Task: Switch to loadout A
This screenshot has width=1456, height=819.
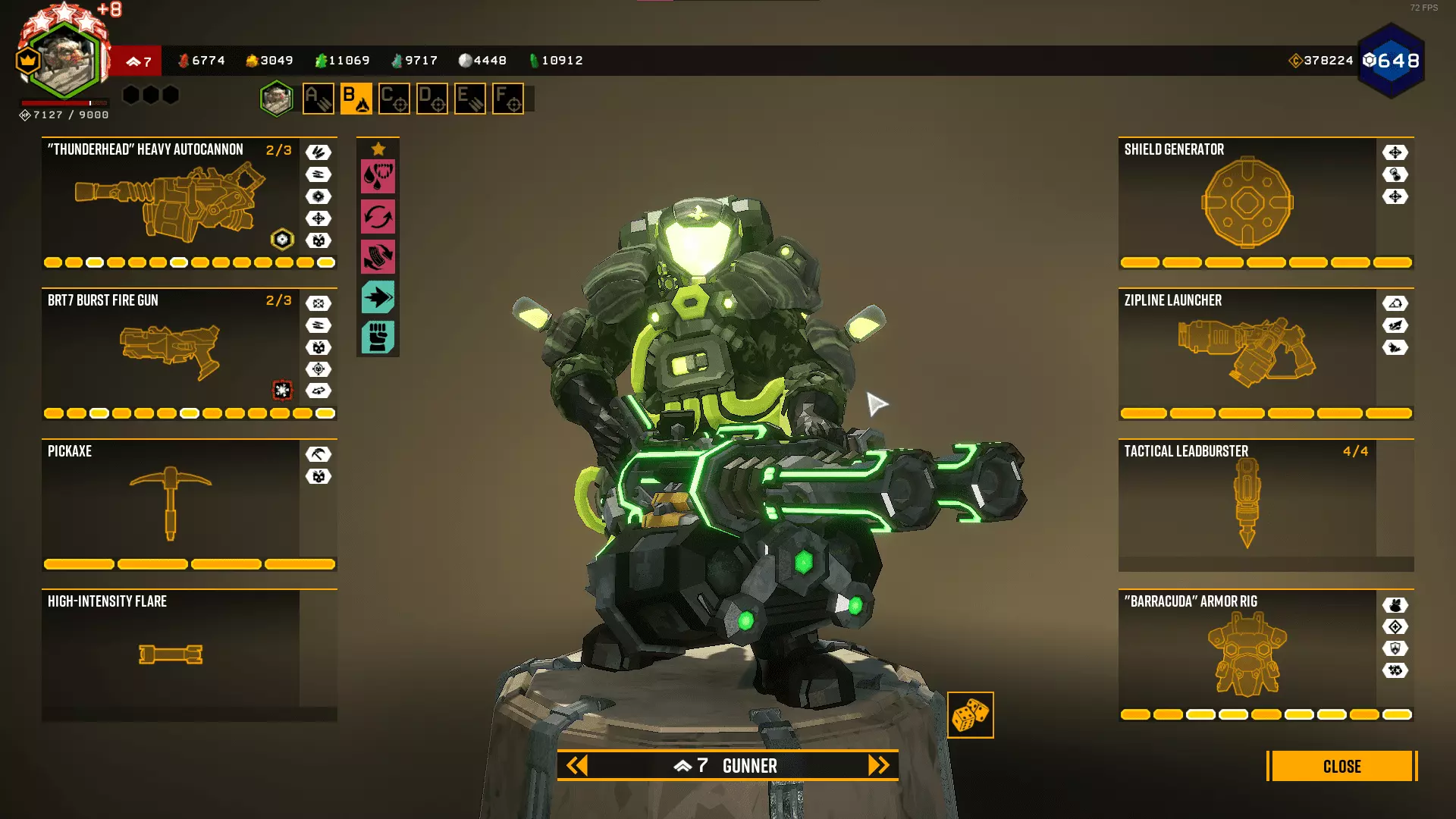Action: (x=318, y=99)
